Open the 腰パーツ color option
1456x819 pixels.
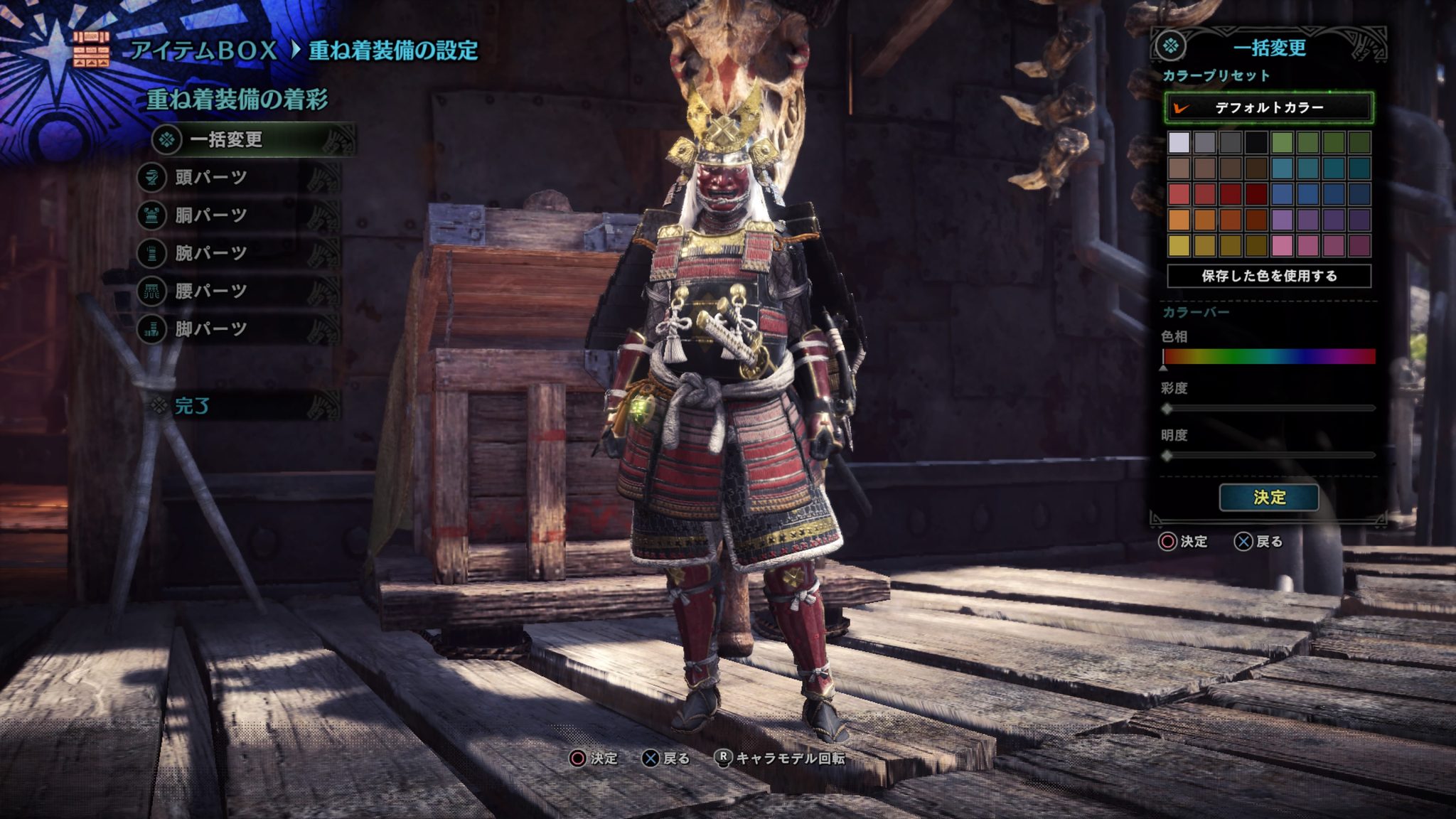point(211,291)
